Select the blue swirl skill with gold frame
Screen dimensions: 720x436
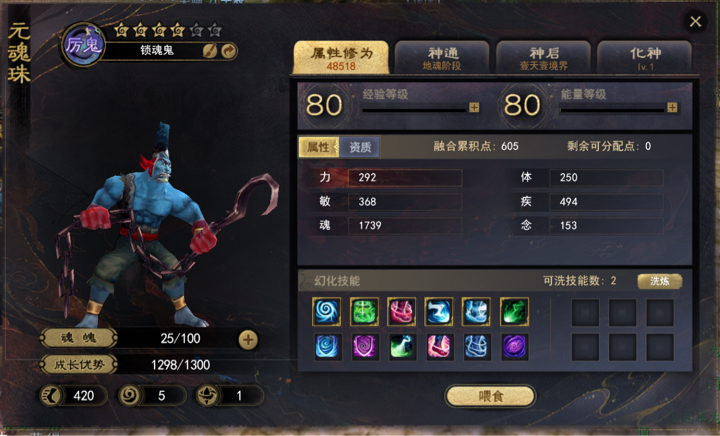[x=326, y=311]
